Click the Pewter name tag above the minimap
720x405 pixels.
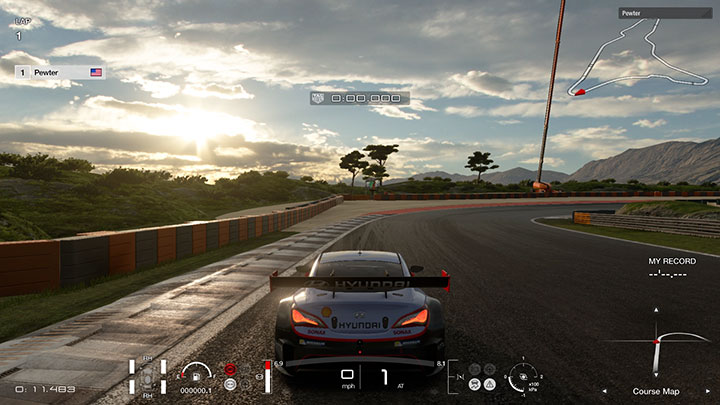tap(664, 14)
